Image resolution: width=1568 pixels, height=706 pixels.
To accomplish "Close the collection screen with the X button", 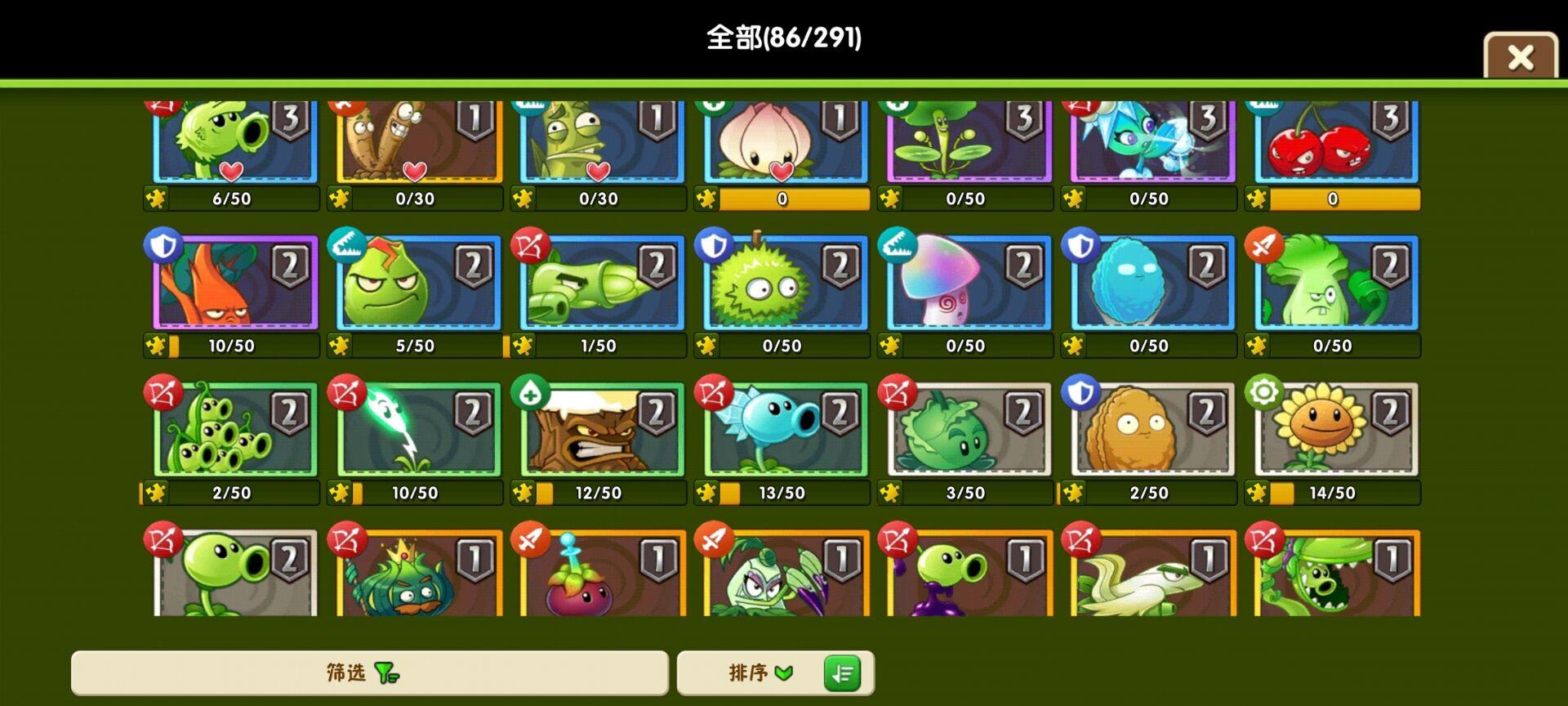I will click(1520, 57).
